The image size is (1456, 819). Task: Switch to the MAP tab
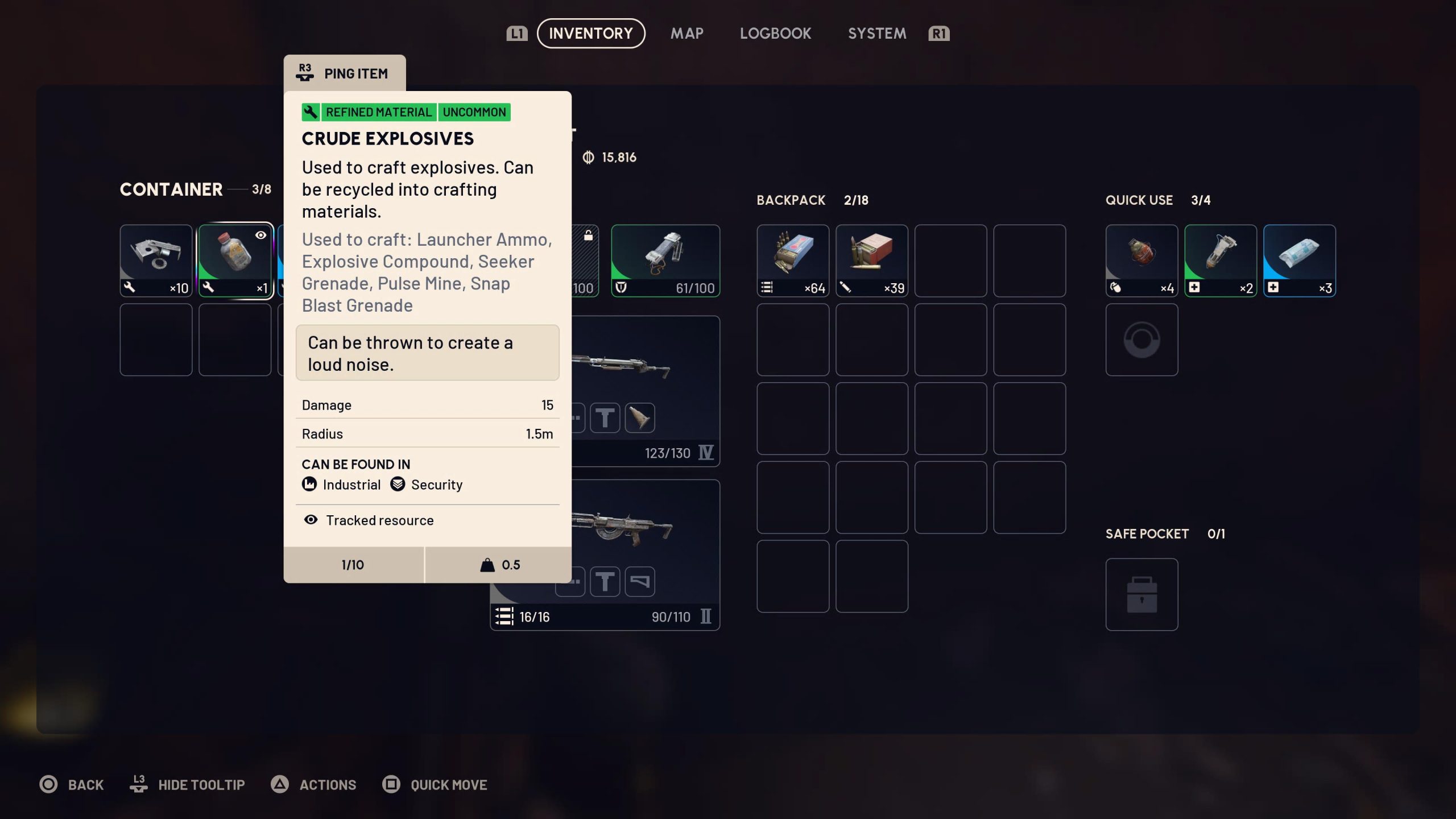687,33
